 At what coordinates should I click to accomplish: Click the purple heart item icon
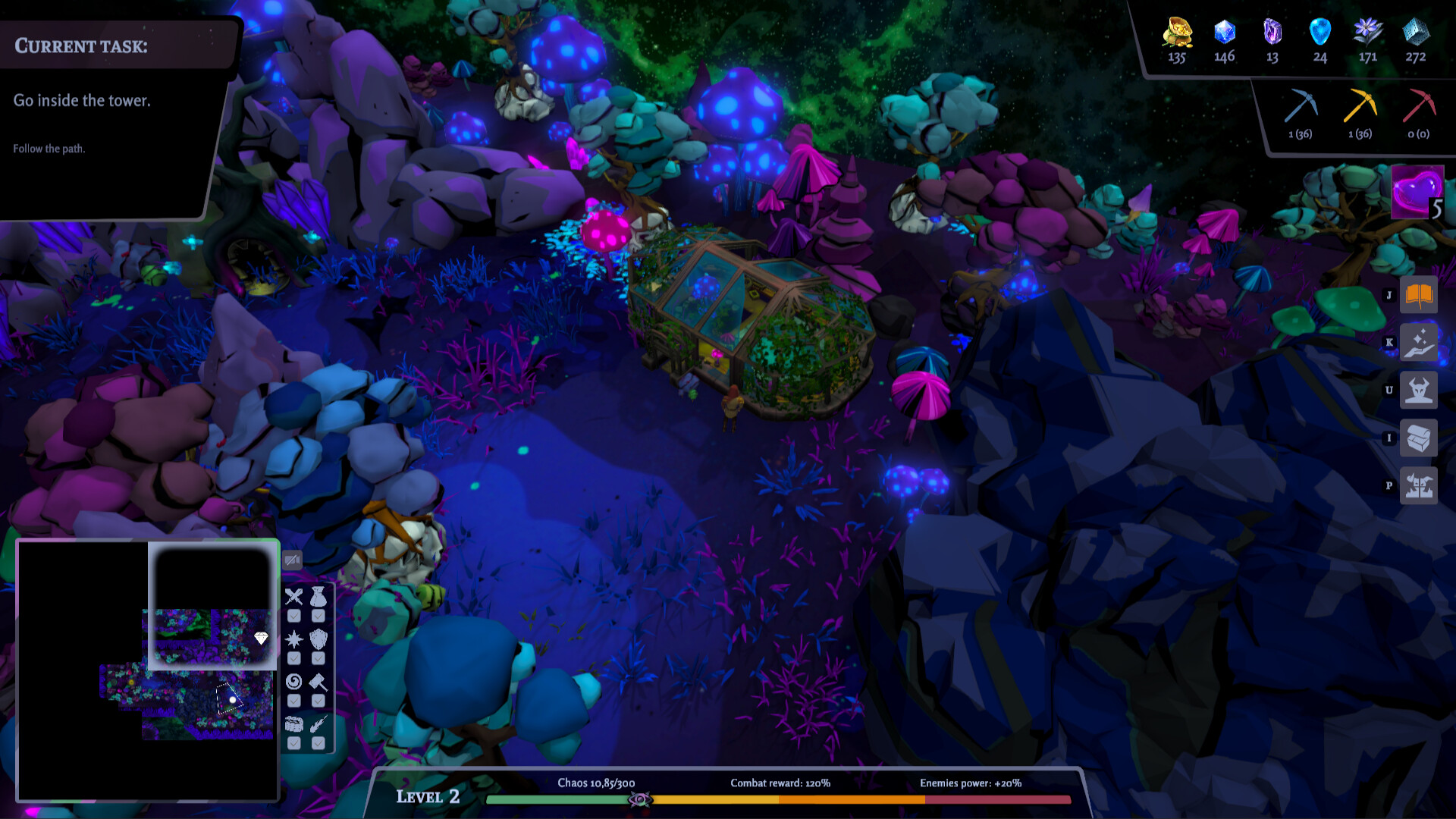[1417, 192]
